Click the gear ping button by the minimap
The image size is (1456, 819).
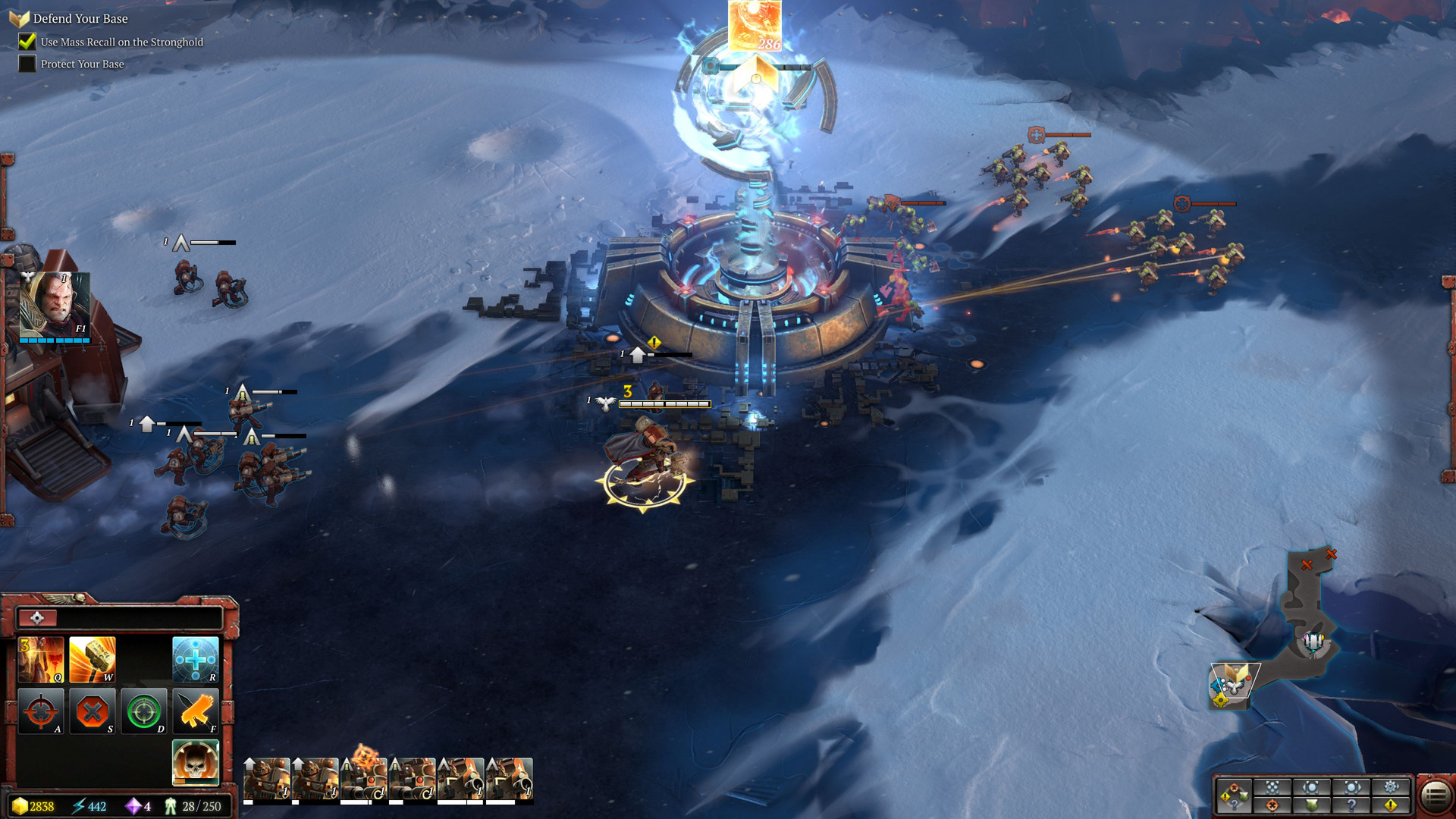click(x=1391, y=786)
